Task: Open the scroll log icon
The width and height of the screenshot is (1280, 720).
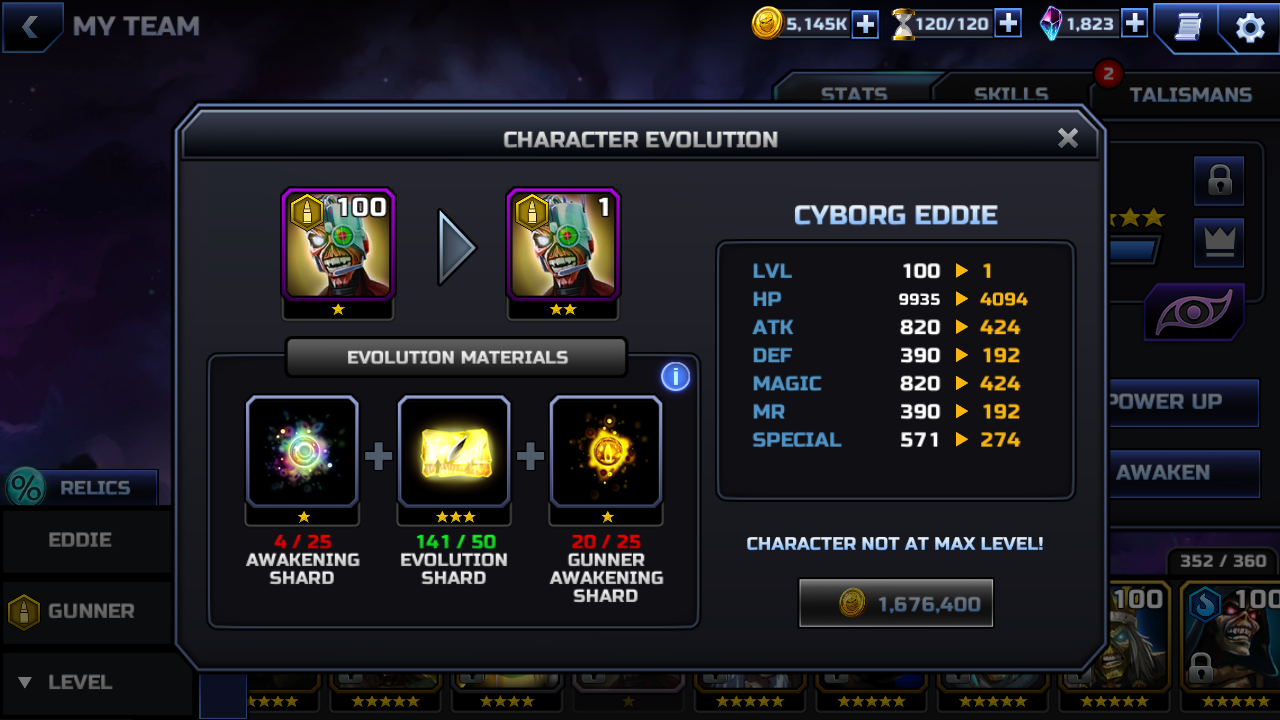Action: 1187,28
